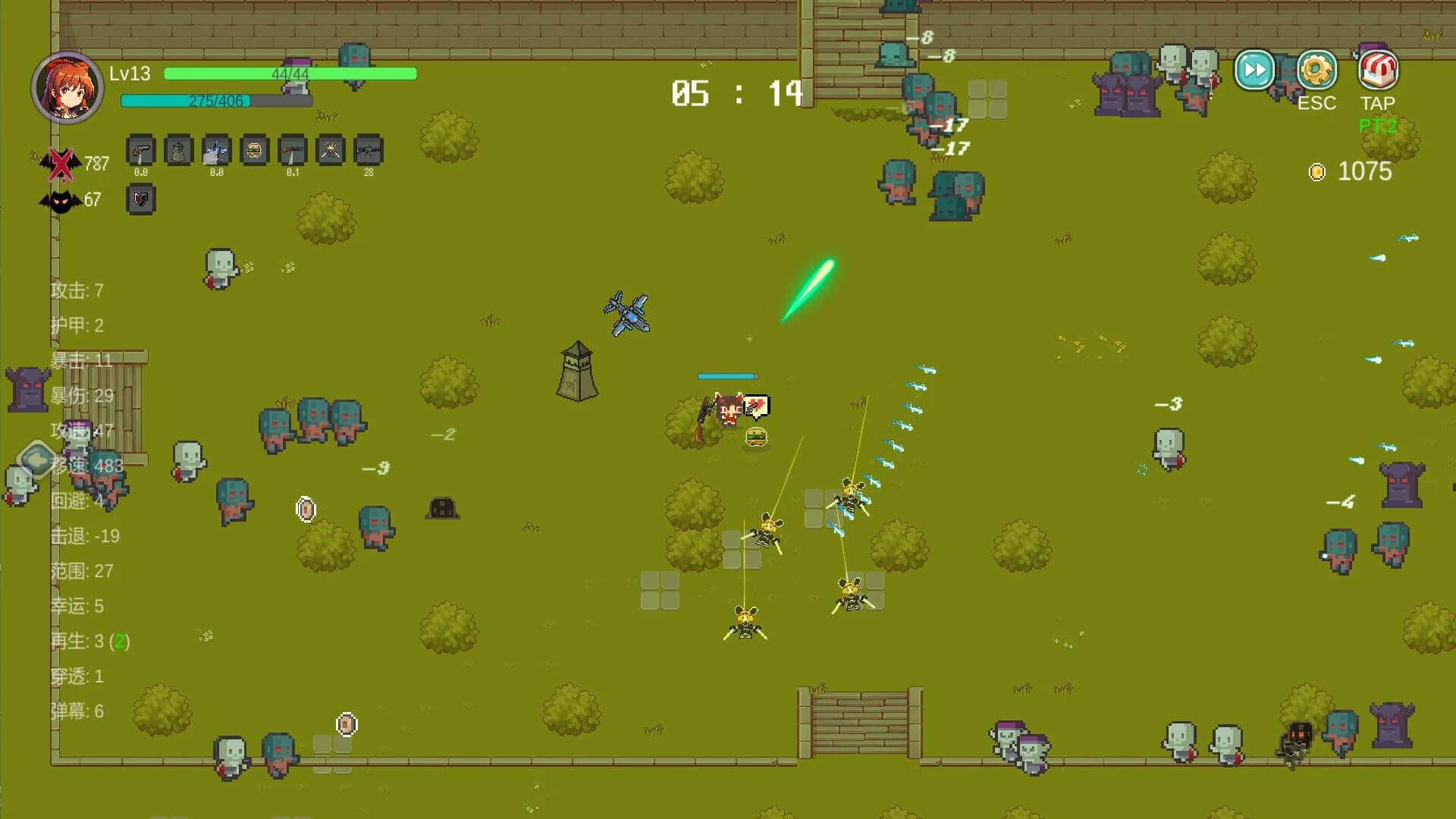Screen dimensions: 1456x819
Task: Select the armor vest item slot
Action: (178, 152)
